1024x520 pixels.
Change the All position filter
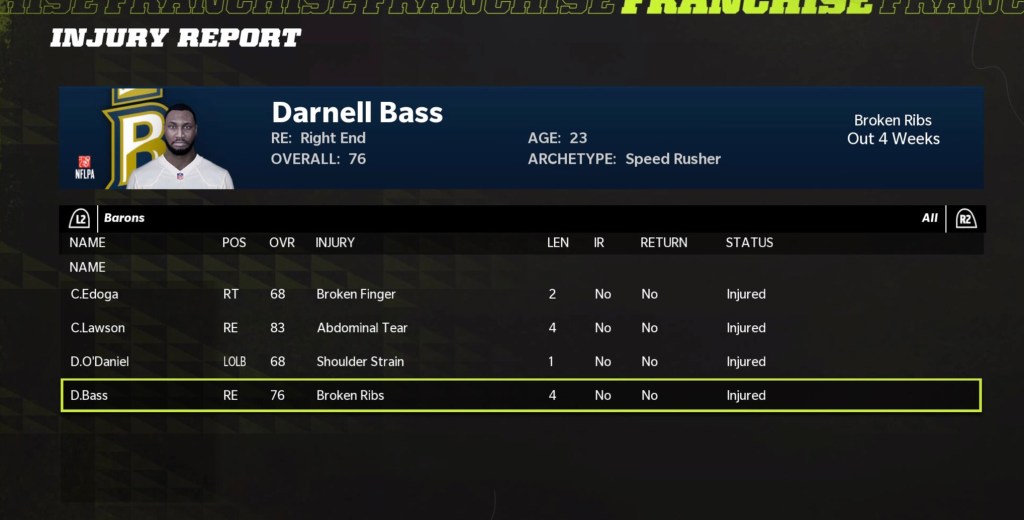pos(929,218)
